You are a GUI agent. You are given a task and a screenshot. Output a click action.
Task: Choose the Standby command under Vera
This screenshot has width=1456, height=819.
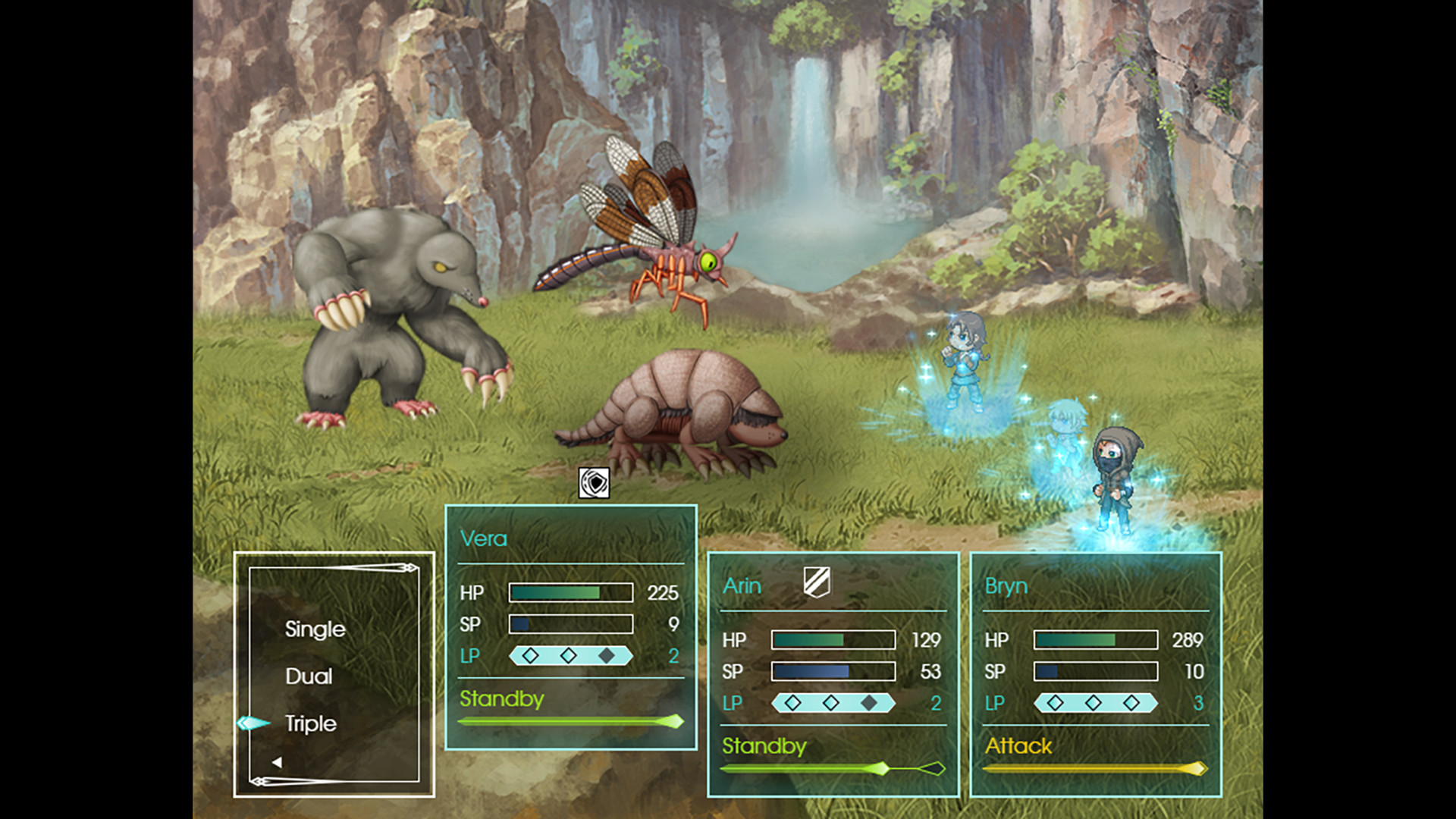click(503, 700)
